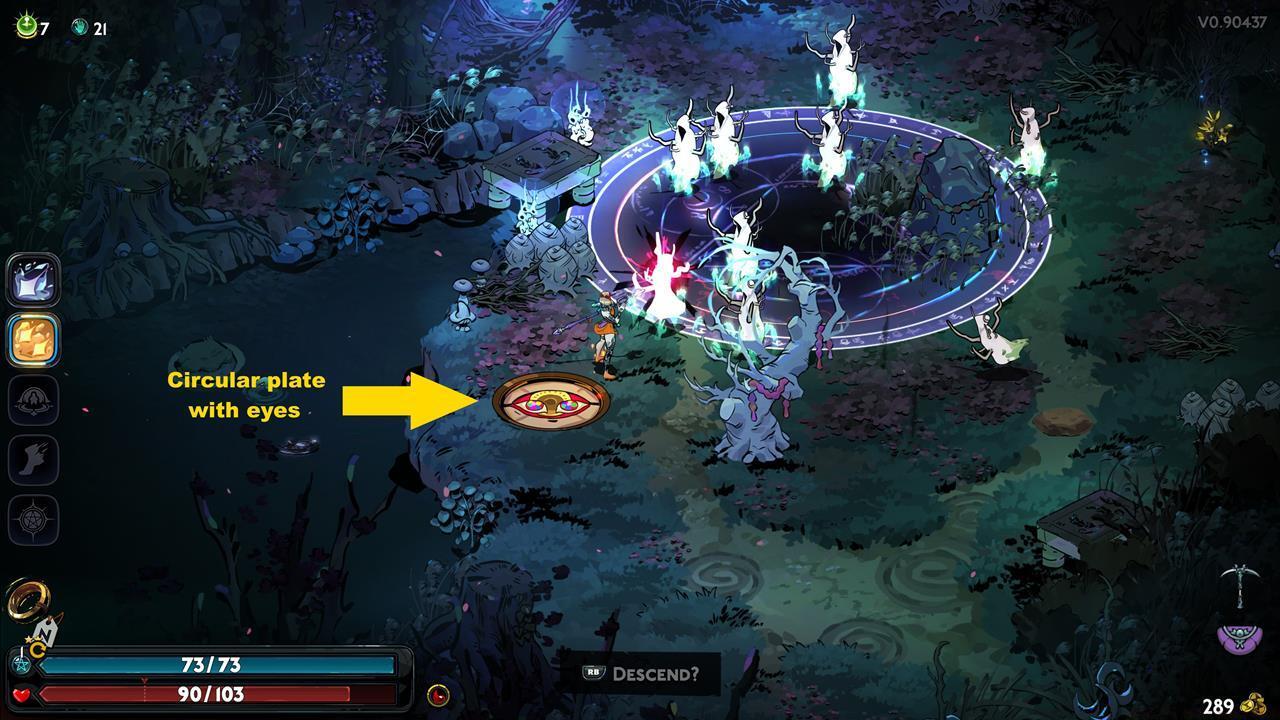
Task: Select the Cast ability icon
Action: click(x=33, y=281)
